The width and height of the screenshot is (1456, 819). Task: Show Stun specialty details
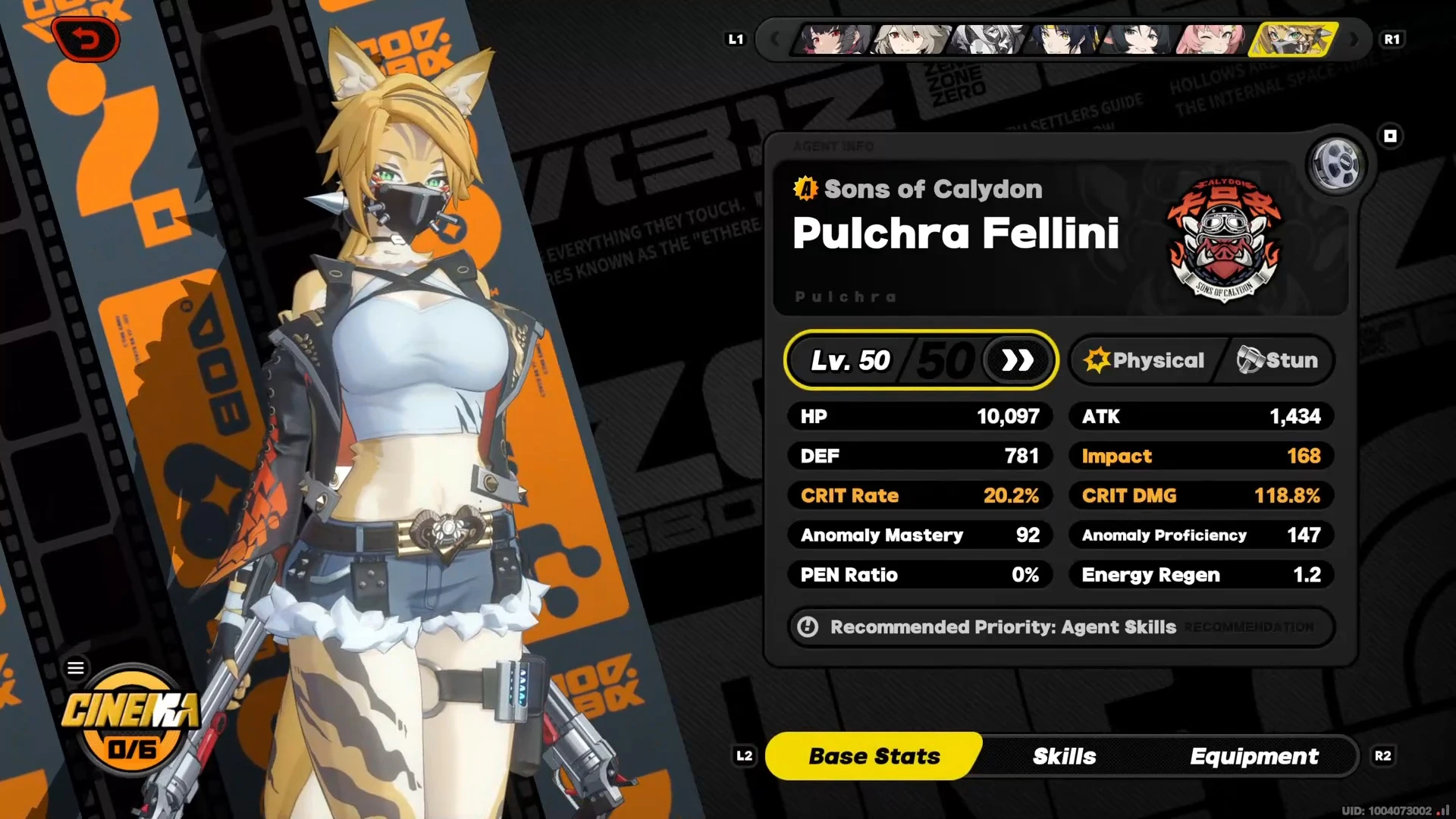[1278, 360]
